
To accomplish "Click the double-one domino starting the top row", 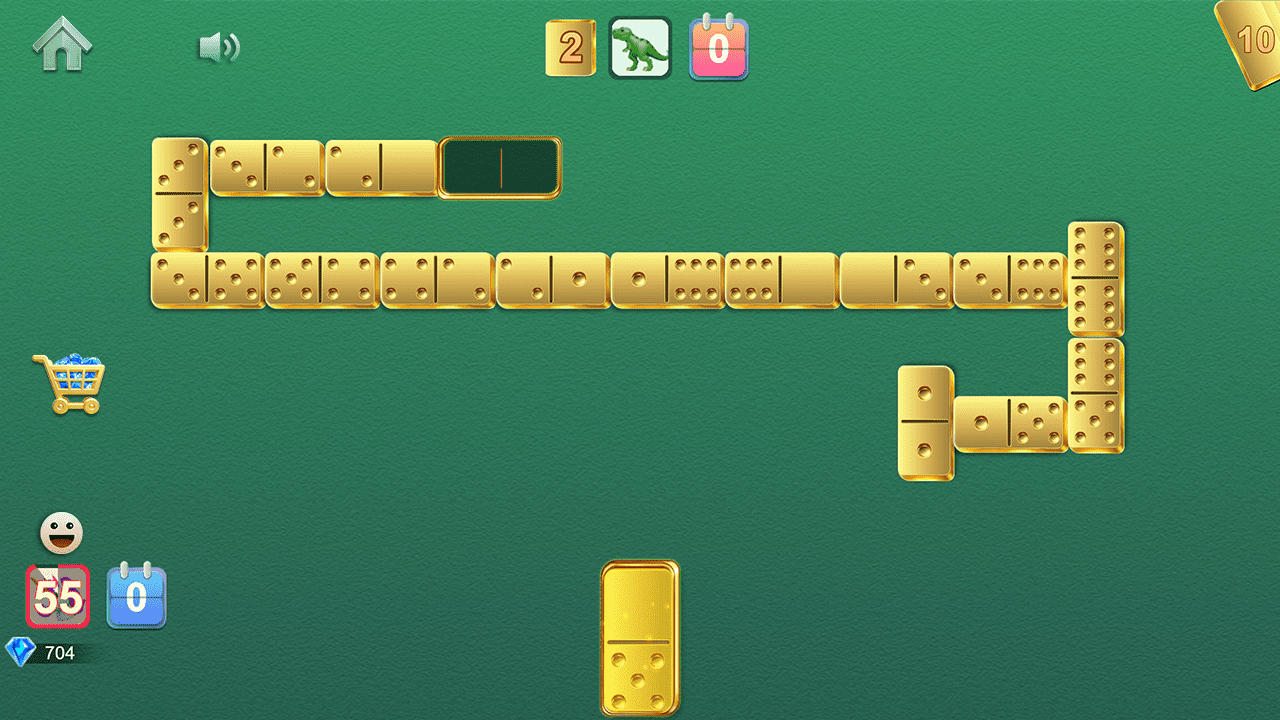I will (178, 192).
